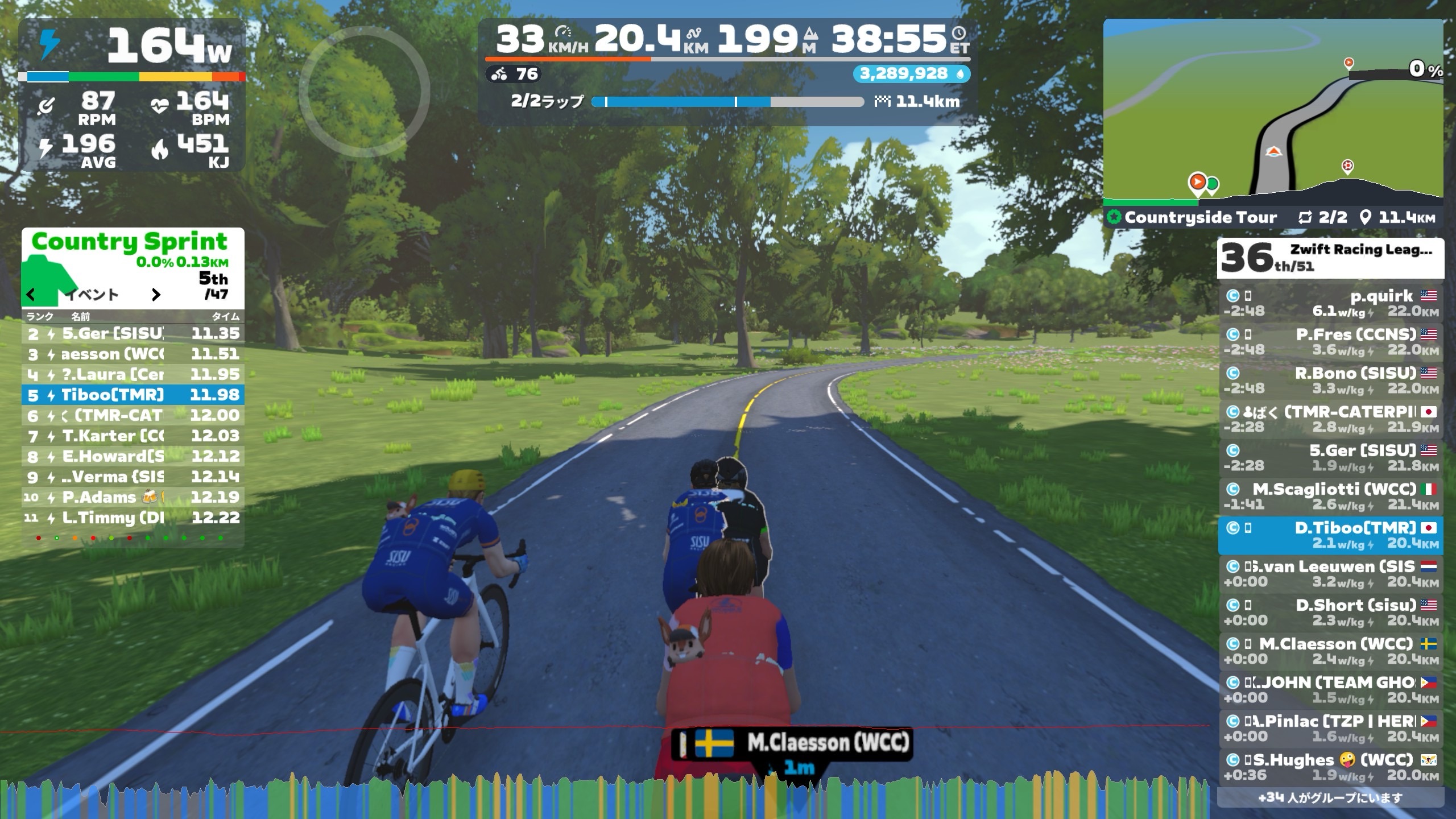The height and width of the screenshot is (819, 1456).
Task: Select M.Claesson (WCC) rider list row
Action: 1330,651
